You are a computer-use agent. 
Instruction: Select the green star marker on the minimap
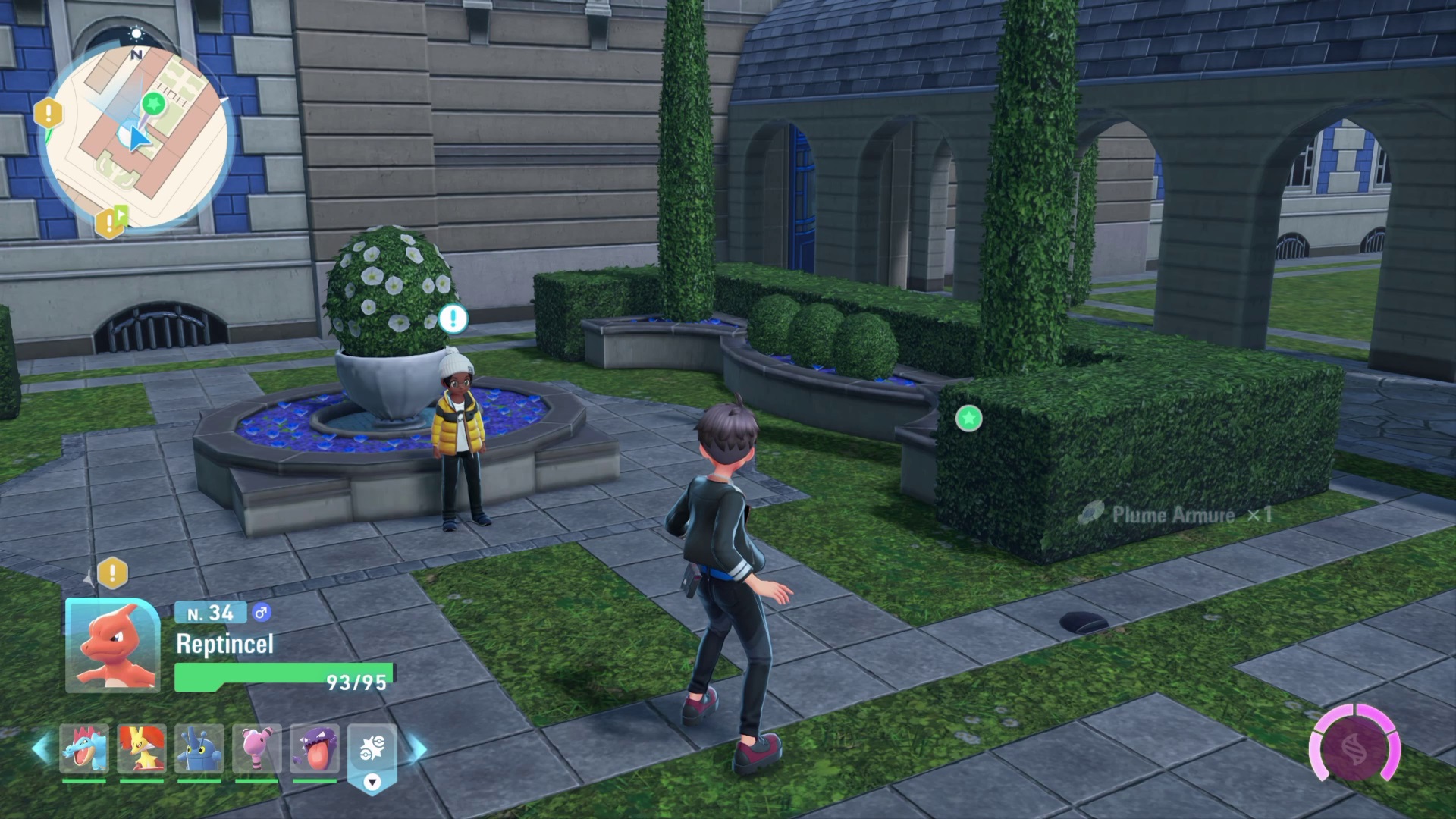point(154,102)
